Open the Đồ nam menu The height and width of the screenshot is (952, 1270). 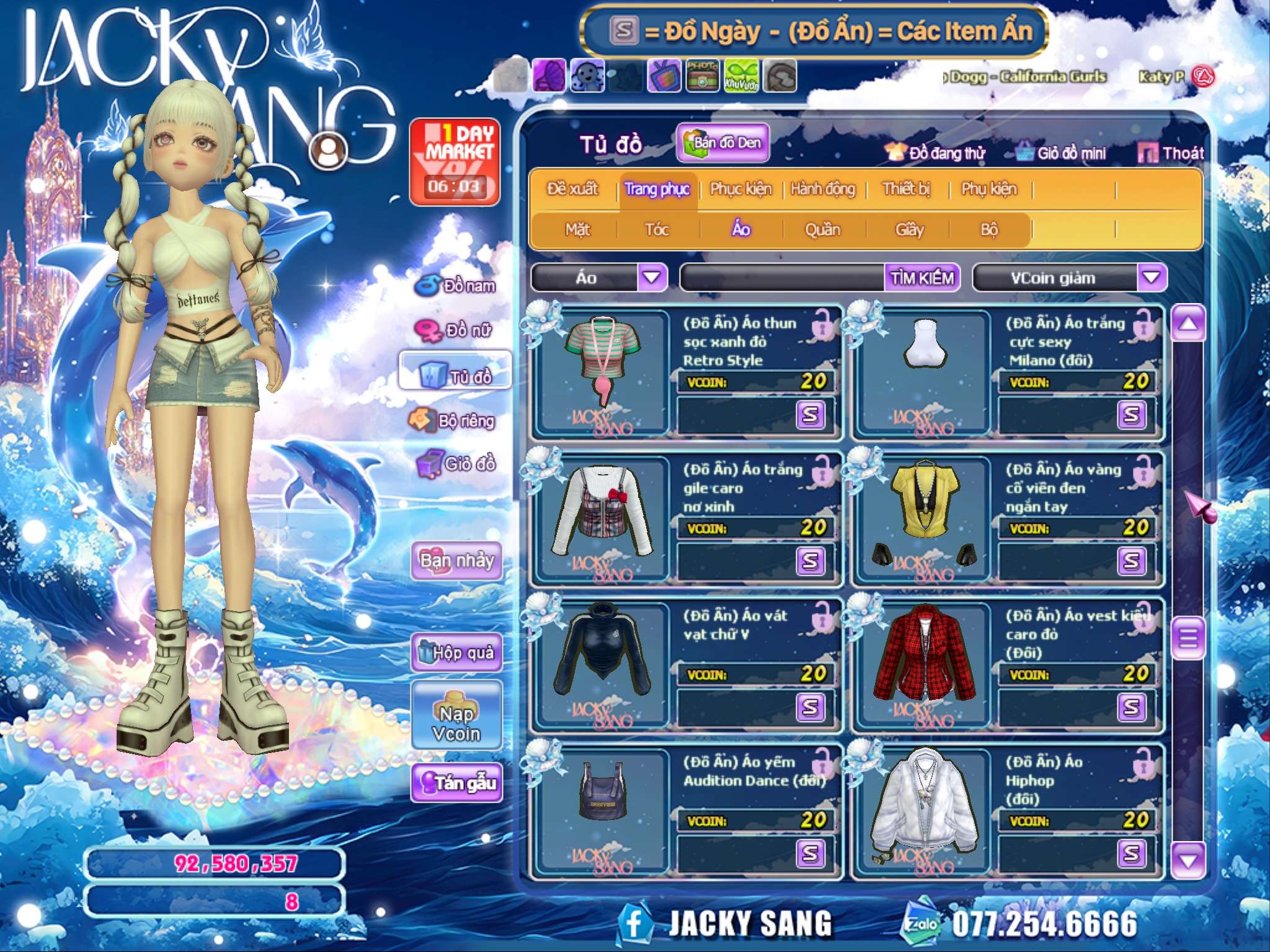pos(458,286)
